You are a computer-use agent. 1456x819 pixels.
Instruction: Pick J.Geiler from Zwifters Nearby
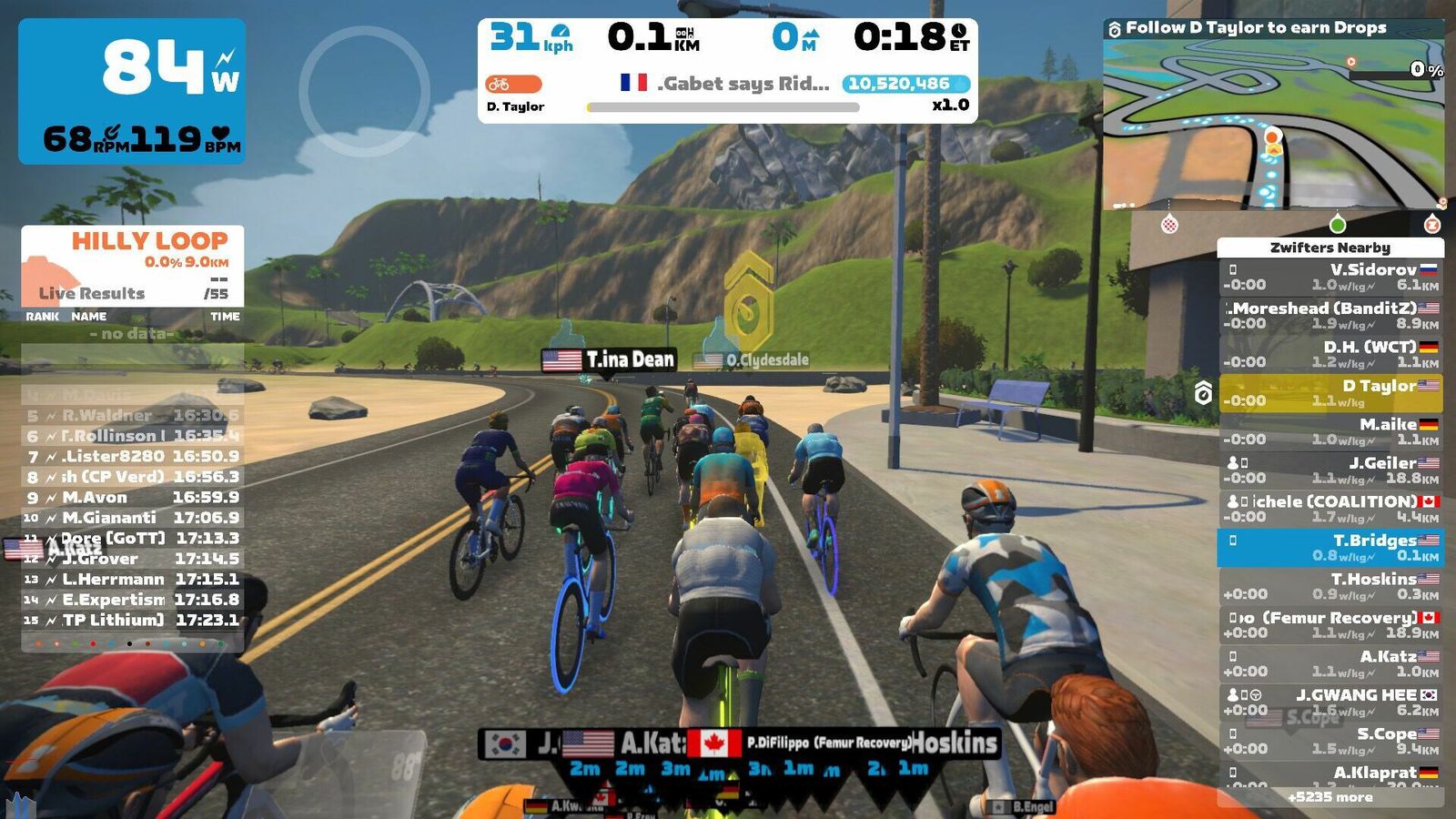point(1330,470)
